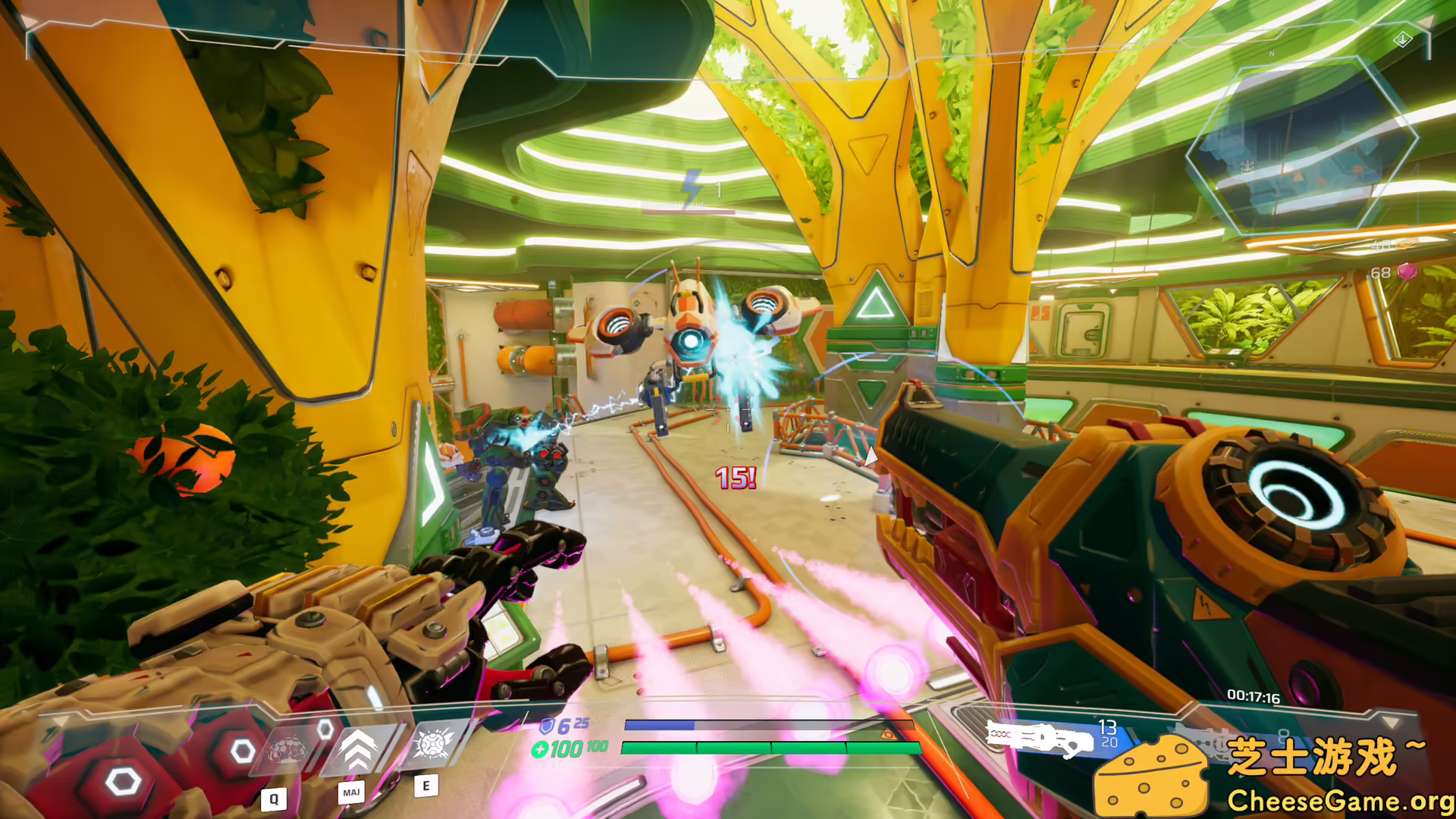Click the lightning bolt charge indicator
This screenshot has width=1456, height=819.
[691, 186]
